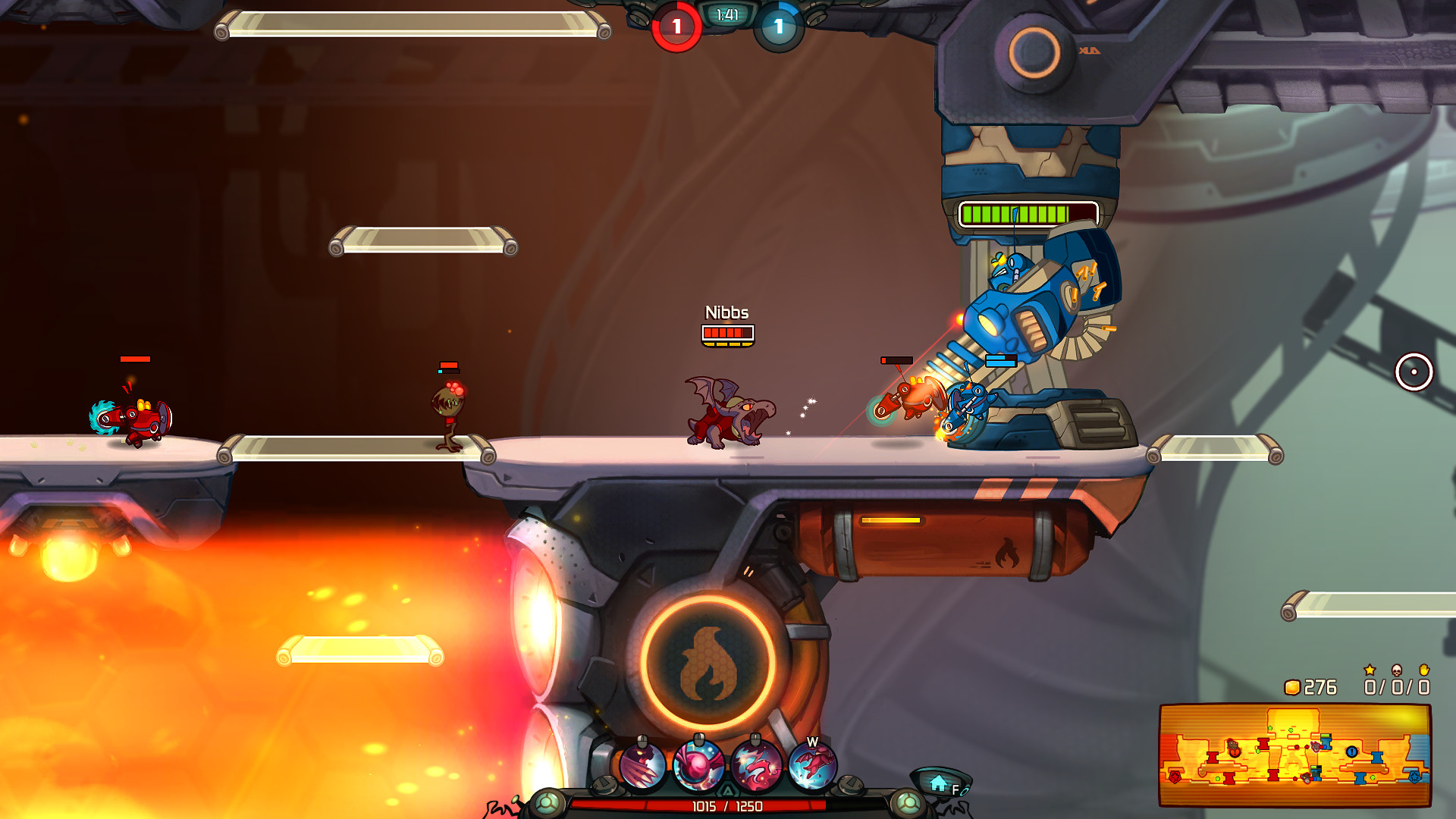1456x819 pixels.
Task: Click the blue base emblem on the minimap
Action: [1415, 777]
